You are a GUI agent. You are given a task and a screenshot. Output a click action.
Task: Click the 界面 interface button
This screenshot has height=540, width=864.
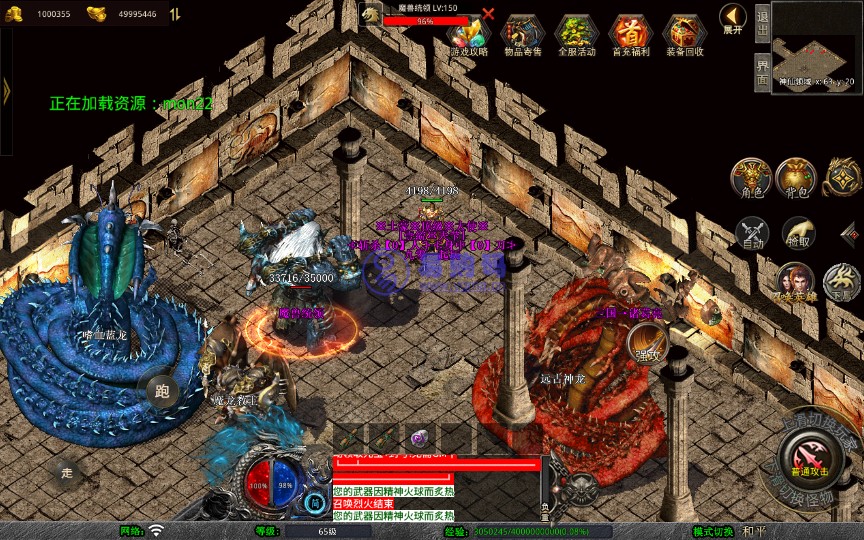[x=762, y=74]
